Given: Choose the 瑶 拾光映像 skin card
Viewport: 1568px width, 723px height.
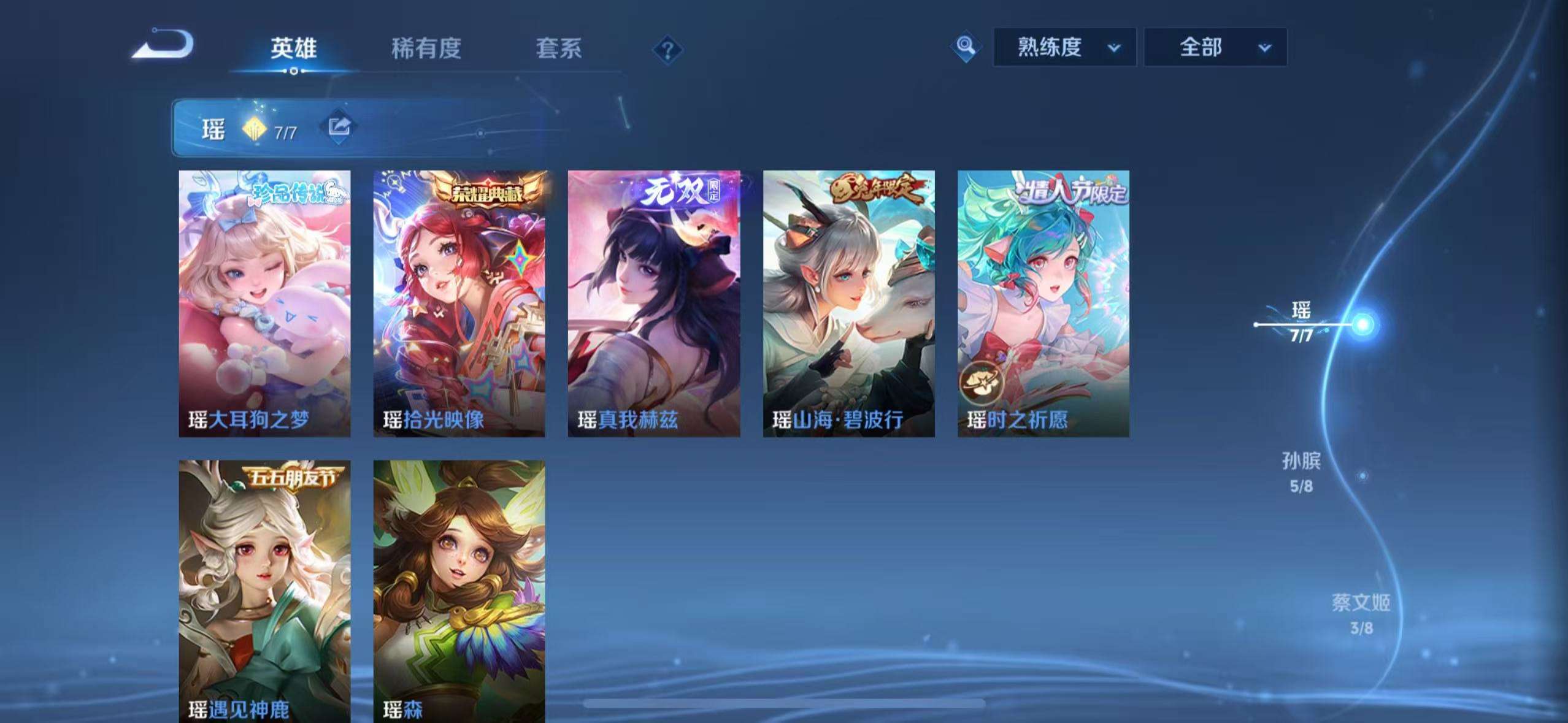Looking at the screenshot, I should point(459,304).
